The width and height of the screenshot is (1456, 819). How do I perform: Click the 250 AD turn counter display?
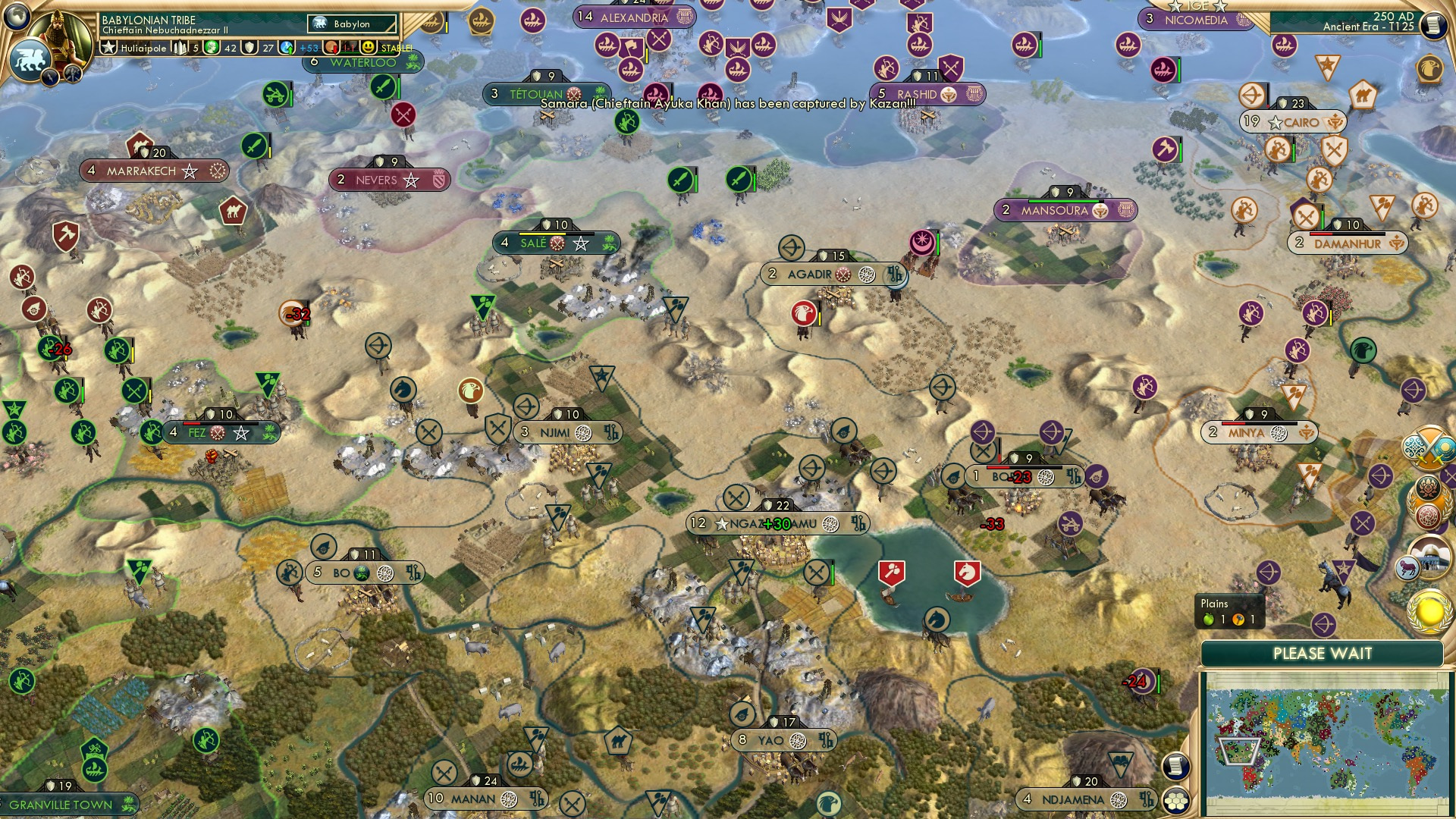click(1393, 17)
